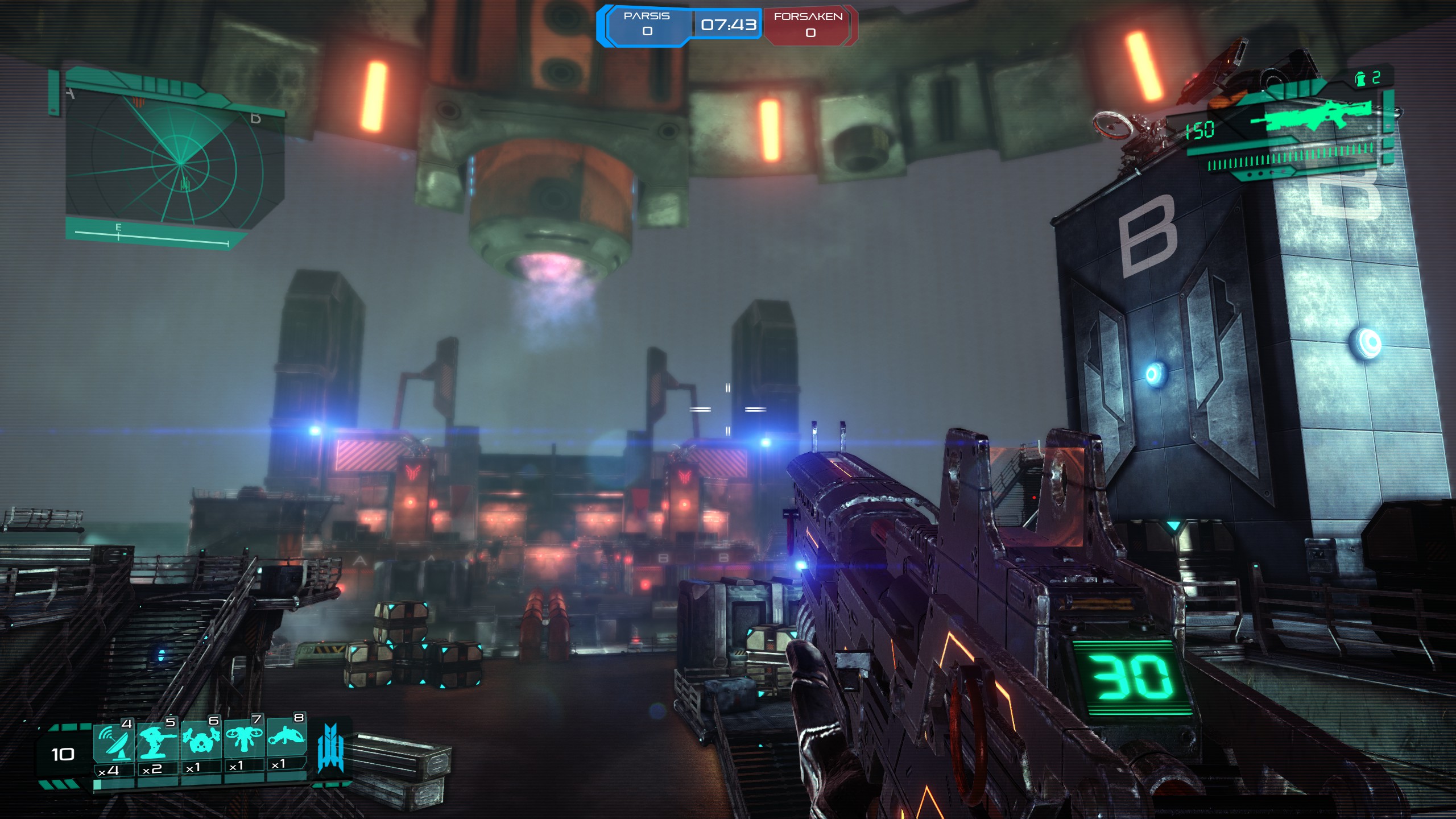Choose the gun turret slot numbered 5
The height and width of the screenshot is (819, 1456).
(x=158, y=741)
